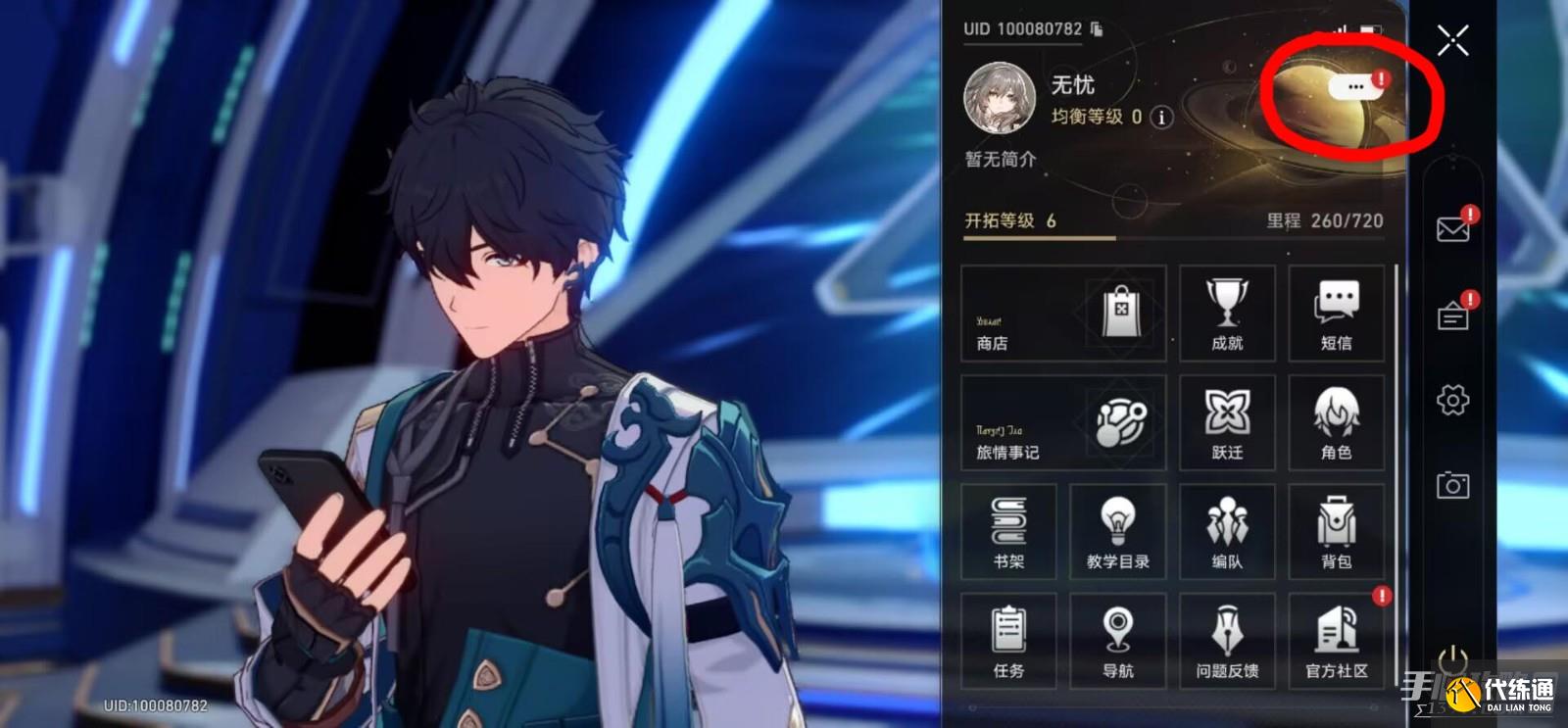Open the 成就 achievements panel
Viewport: 1568px width, 728px height.
[x=1227, y=314]
